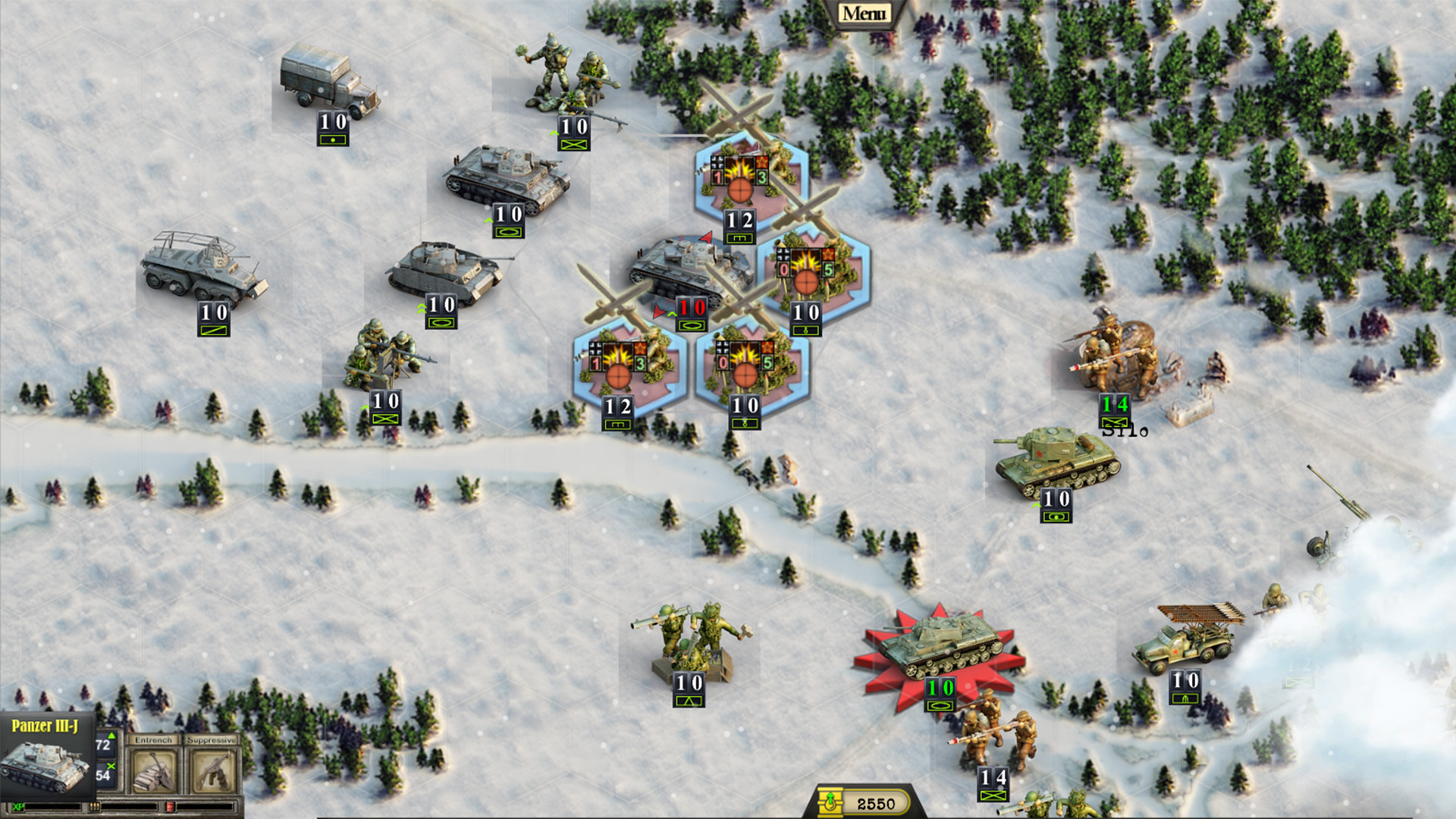The image size is (1456, 819).
Task: Click the XP progress bar
Action: coord(53,806)
